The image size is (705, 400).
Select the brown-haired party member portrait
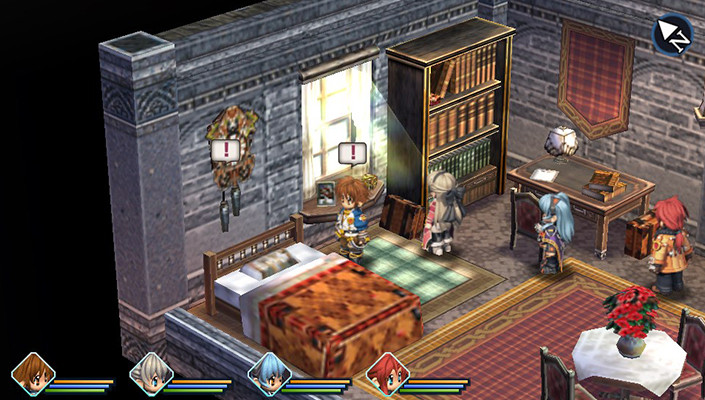33,375
